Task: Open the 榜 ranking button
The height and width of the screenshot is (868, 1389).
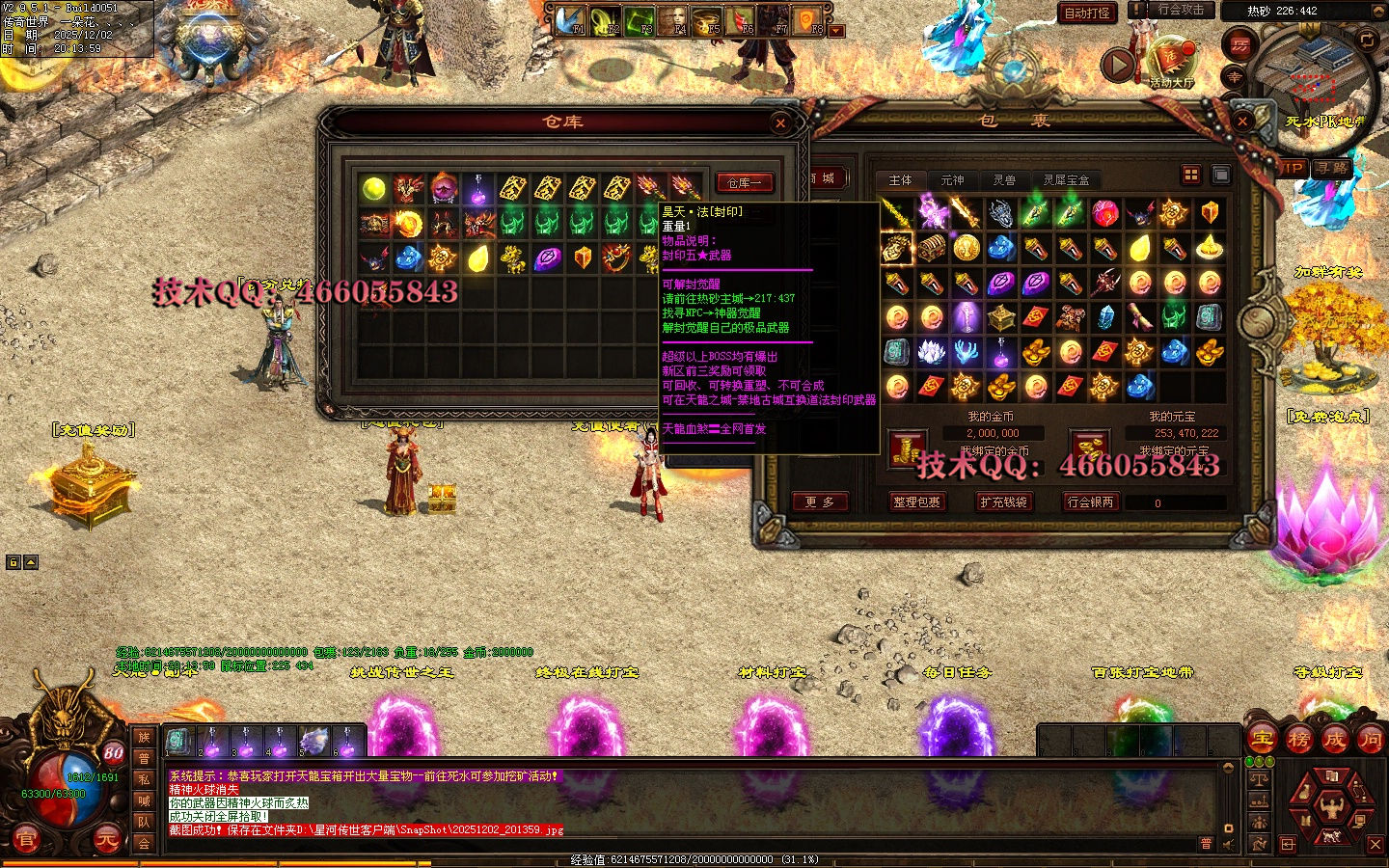Action: click(1298, 740)
